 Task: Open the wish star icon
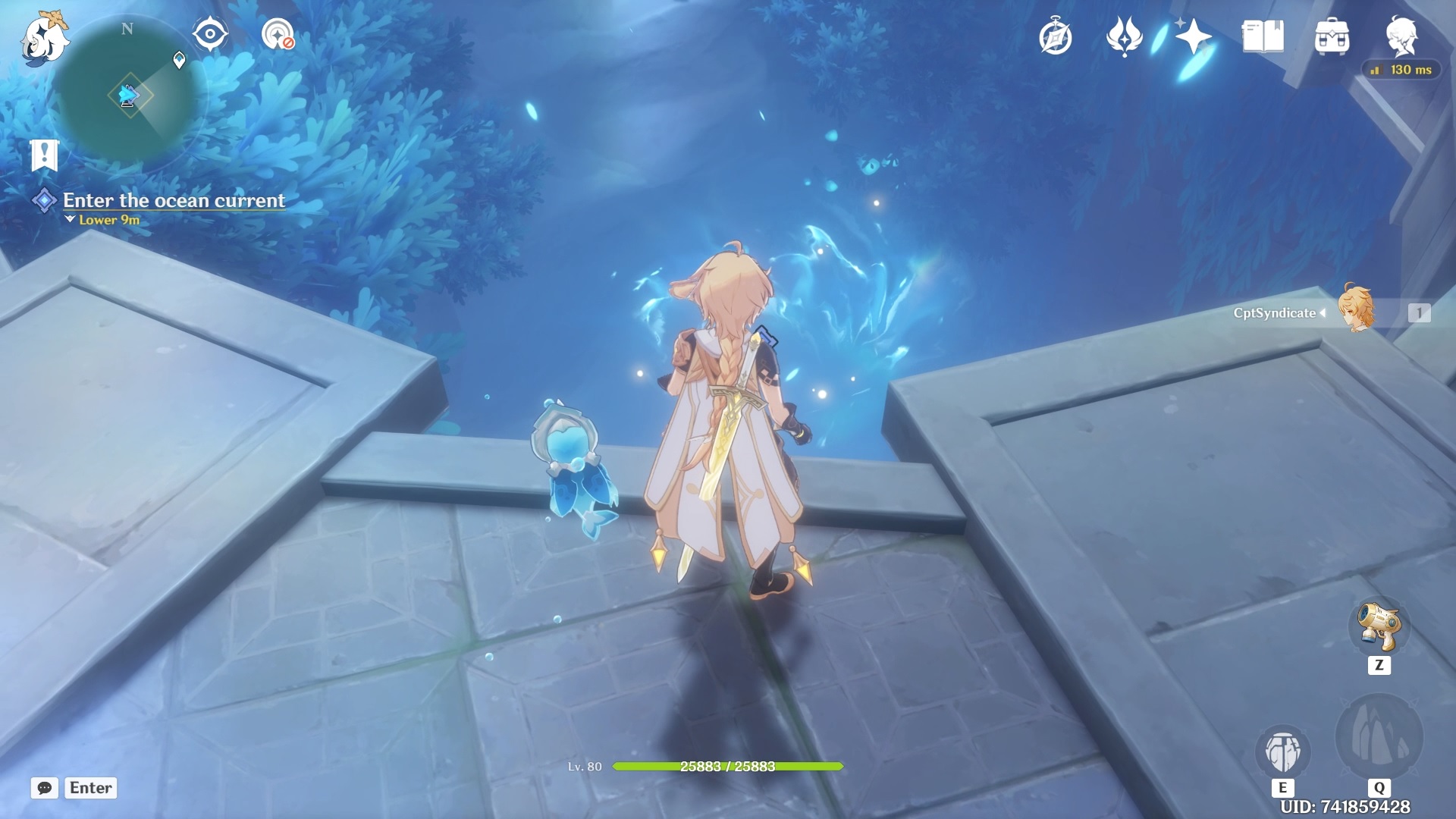point(1193,36)
